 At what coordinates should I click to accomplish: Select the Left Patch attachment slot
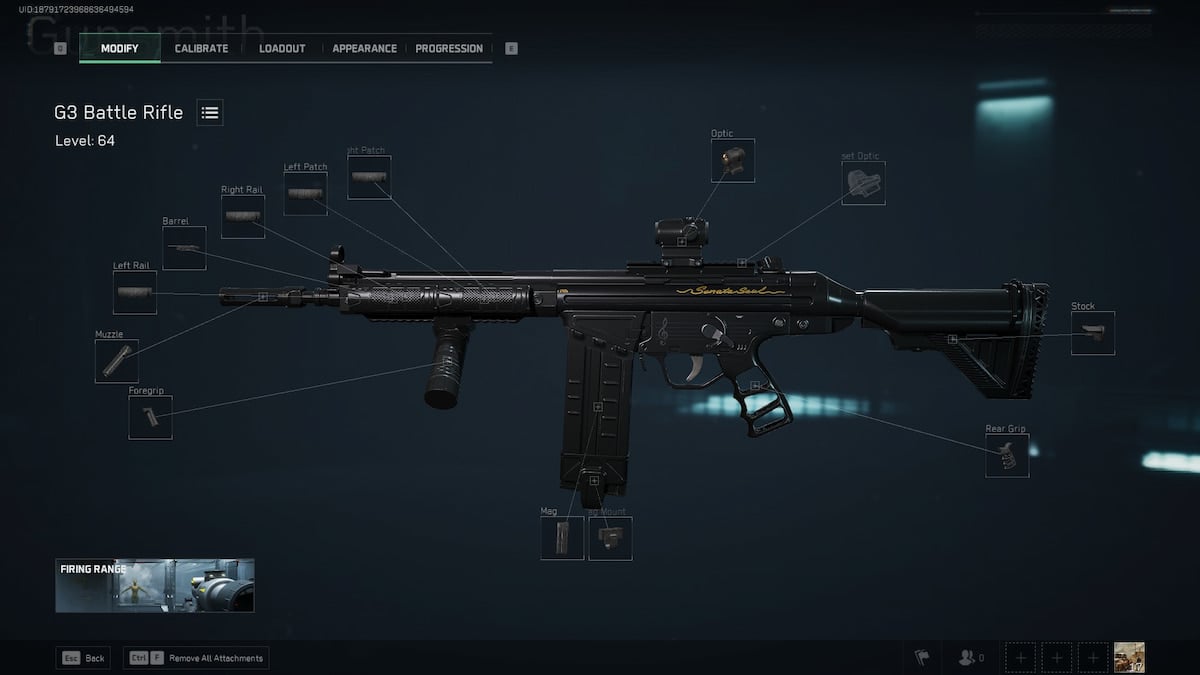[x=305, y=194]
